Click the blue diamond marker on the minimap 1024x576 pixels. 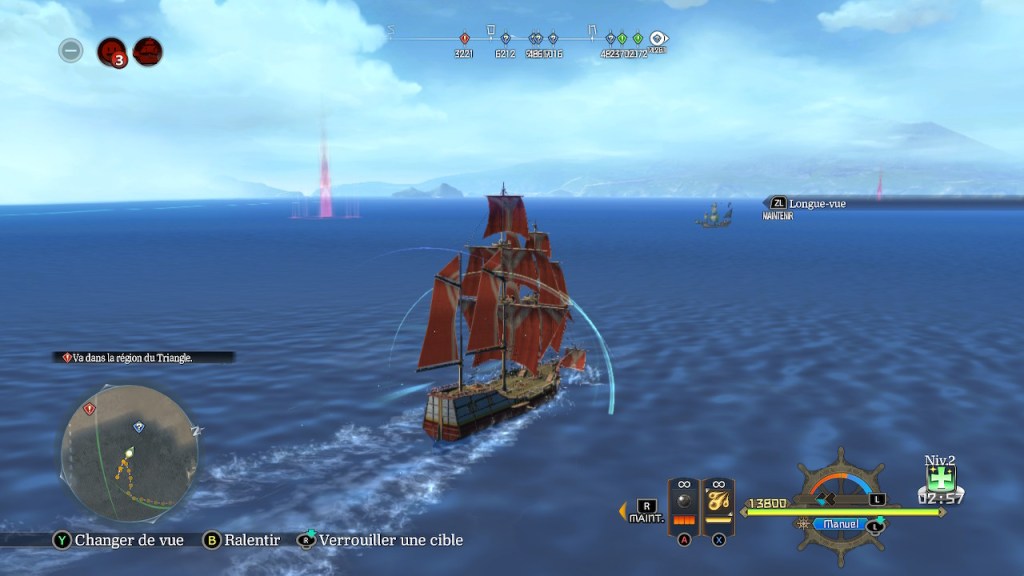pyautogui.click(x=139, y=427)
